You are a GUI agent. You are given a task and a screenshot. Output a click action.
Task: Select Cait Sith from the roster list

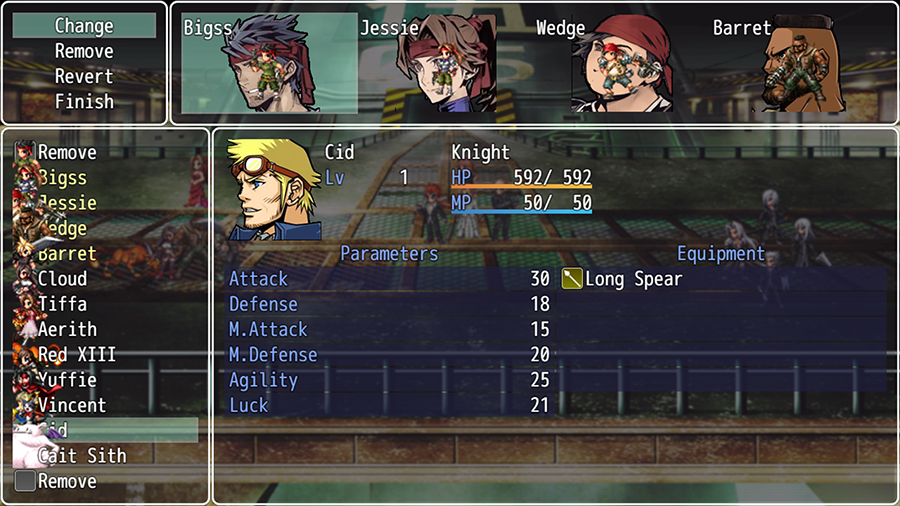pos(81,456)
